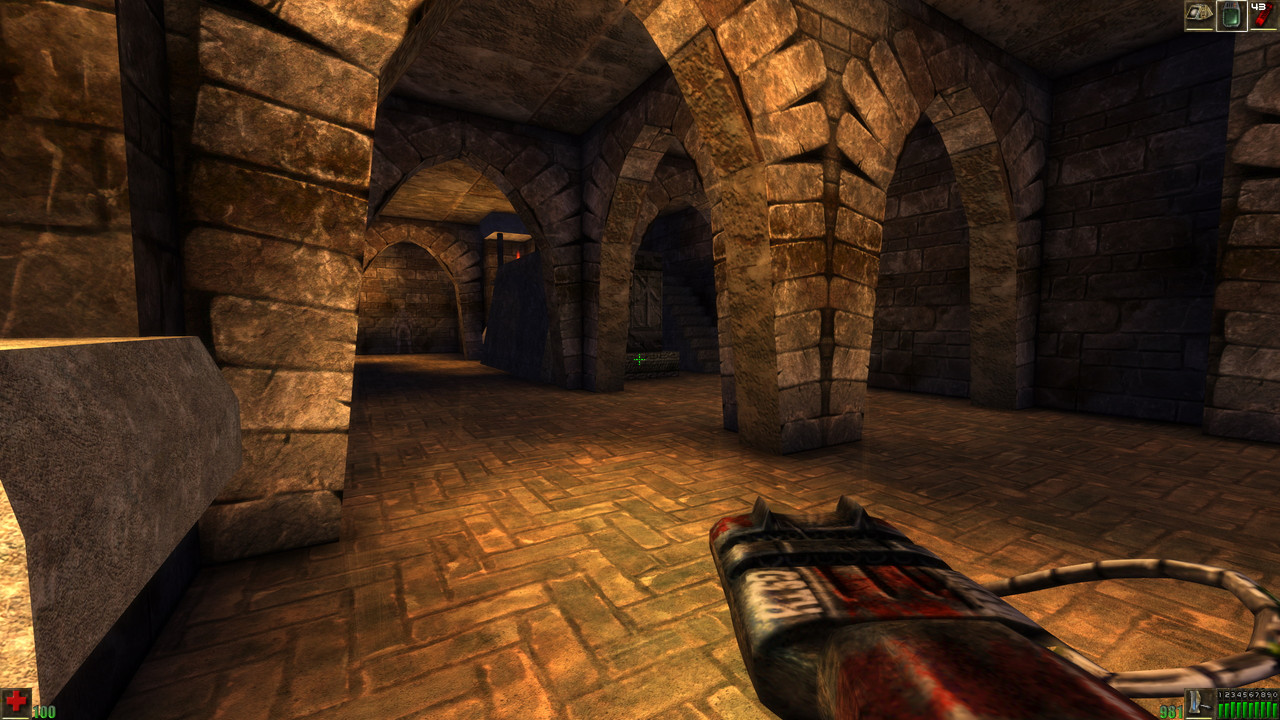
Task: Toggle the green ammo bar under weapon slot 8
Action: pyautogui.click(x=1262, y=709)
